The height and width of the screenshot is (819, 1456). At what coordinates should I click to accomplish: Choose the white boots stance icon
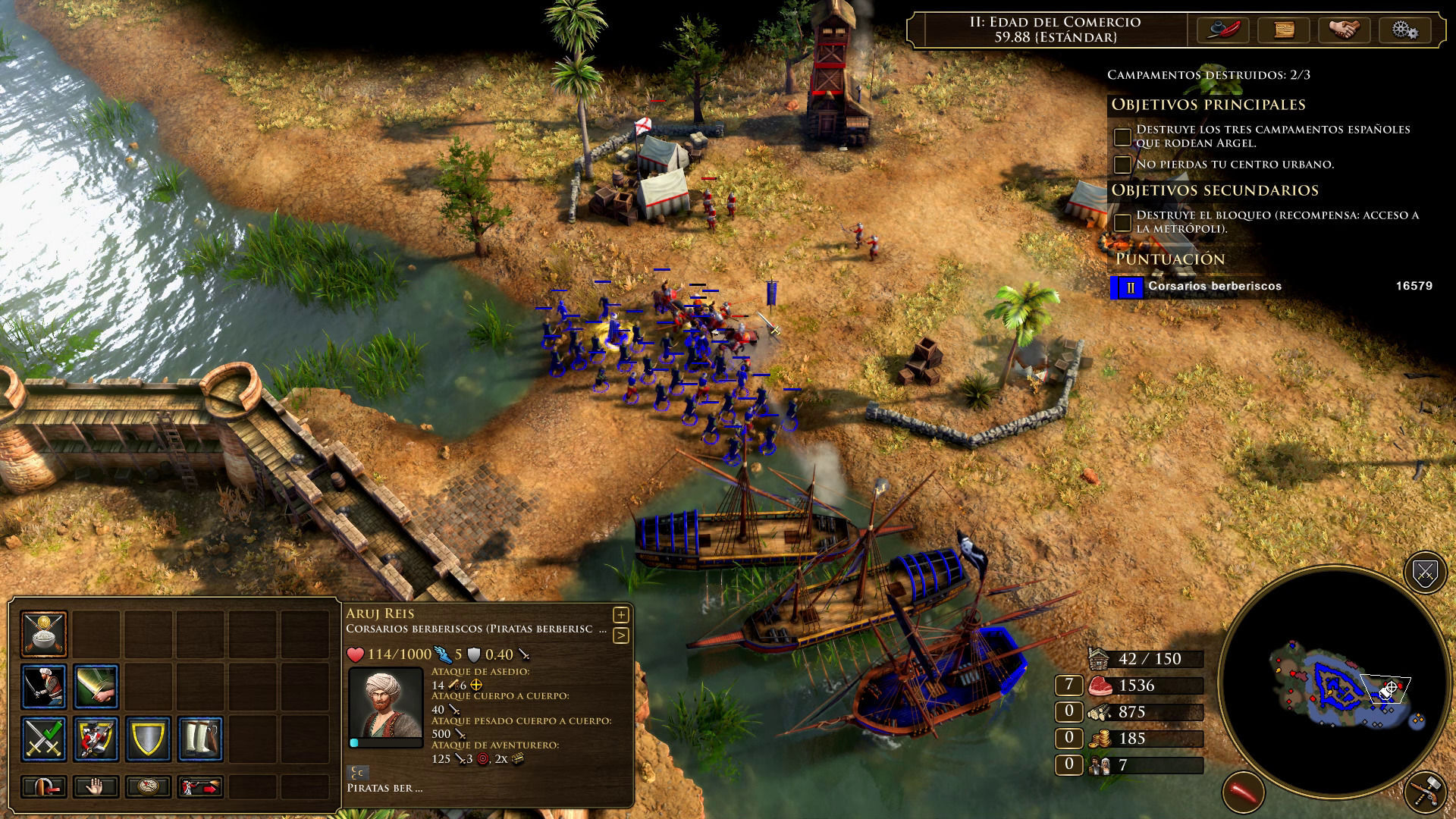pos(201,739)
